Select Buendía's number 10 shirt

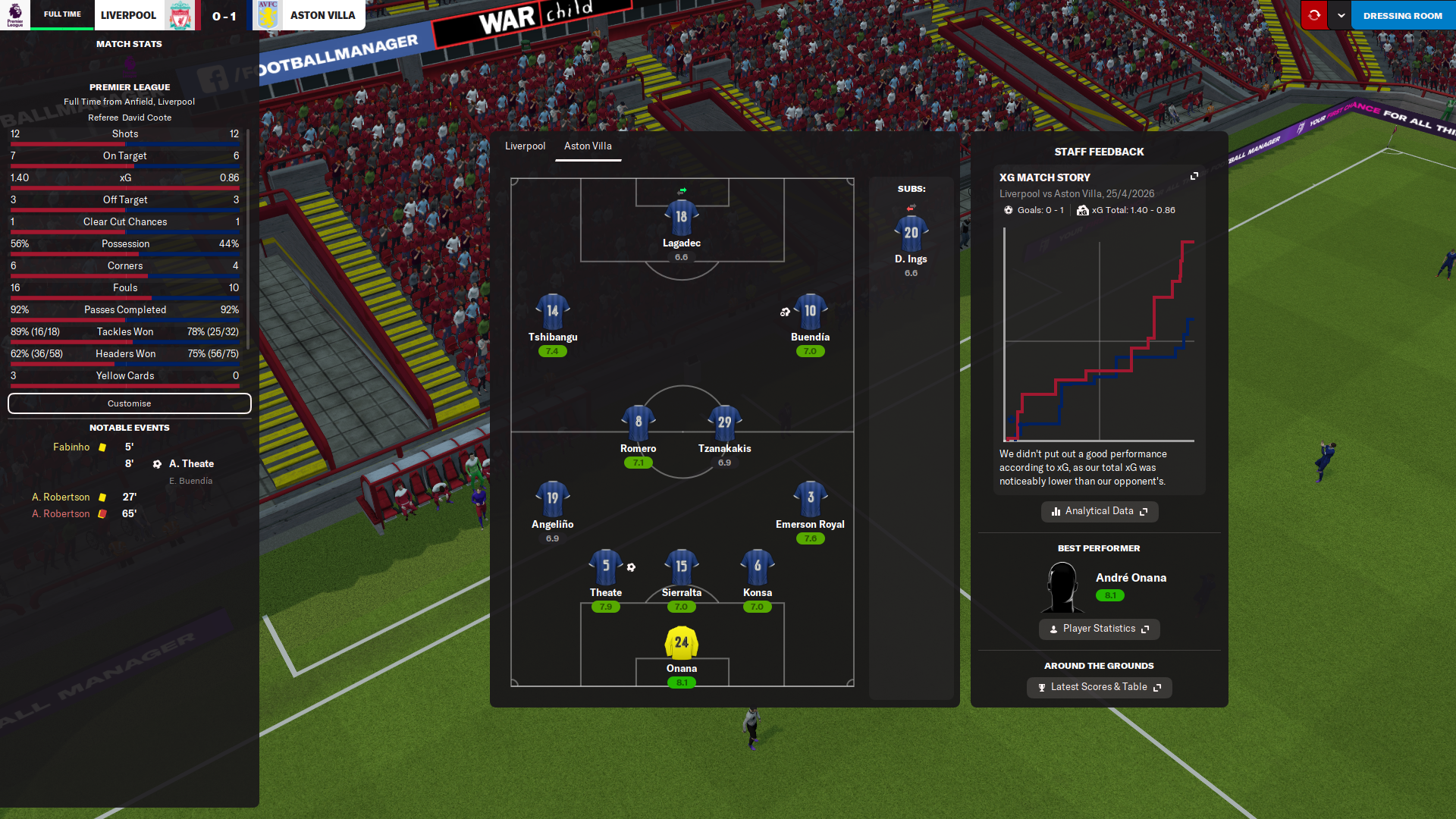(810, 311)
